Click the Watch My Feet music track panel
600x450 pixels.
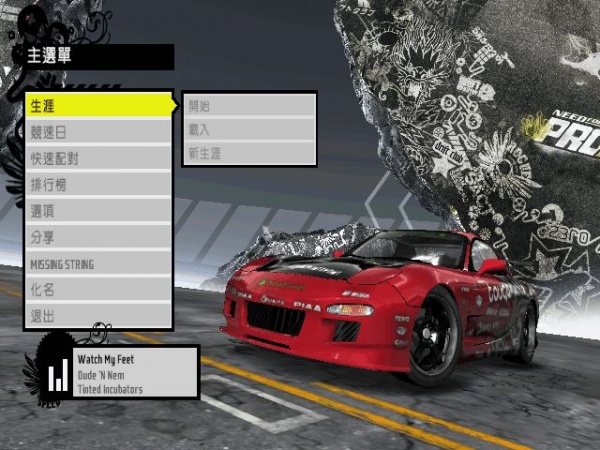click(133, 373)
